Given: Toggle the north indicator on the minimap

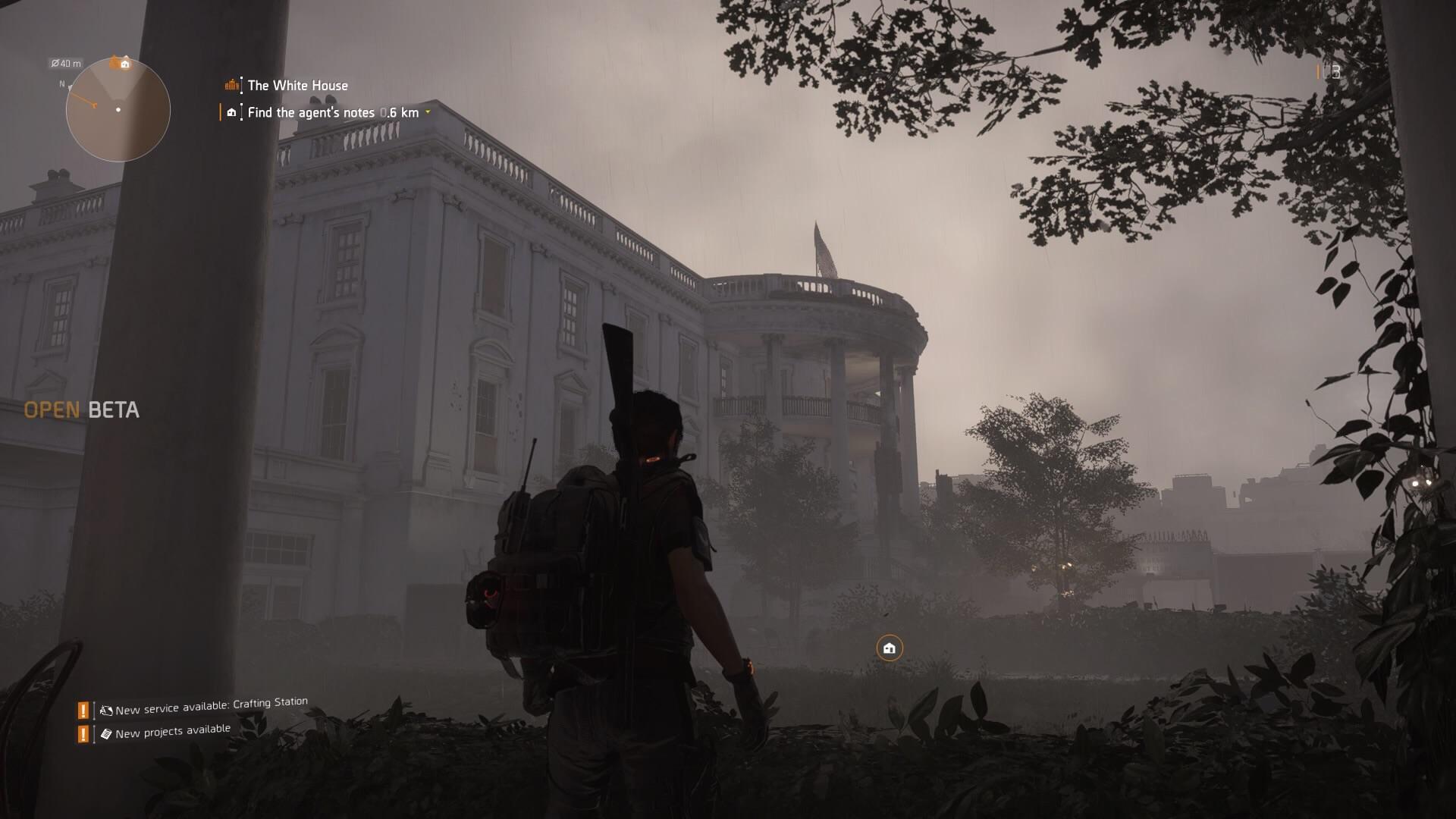Looking at the screenshot, I should [62, 85].
